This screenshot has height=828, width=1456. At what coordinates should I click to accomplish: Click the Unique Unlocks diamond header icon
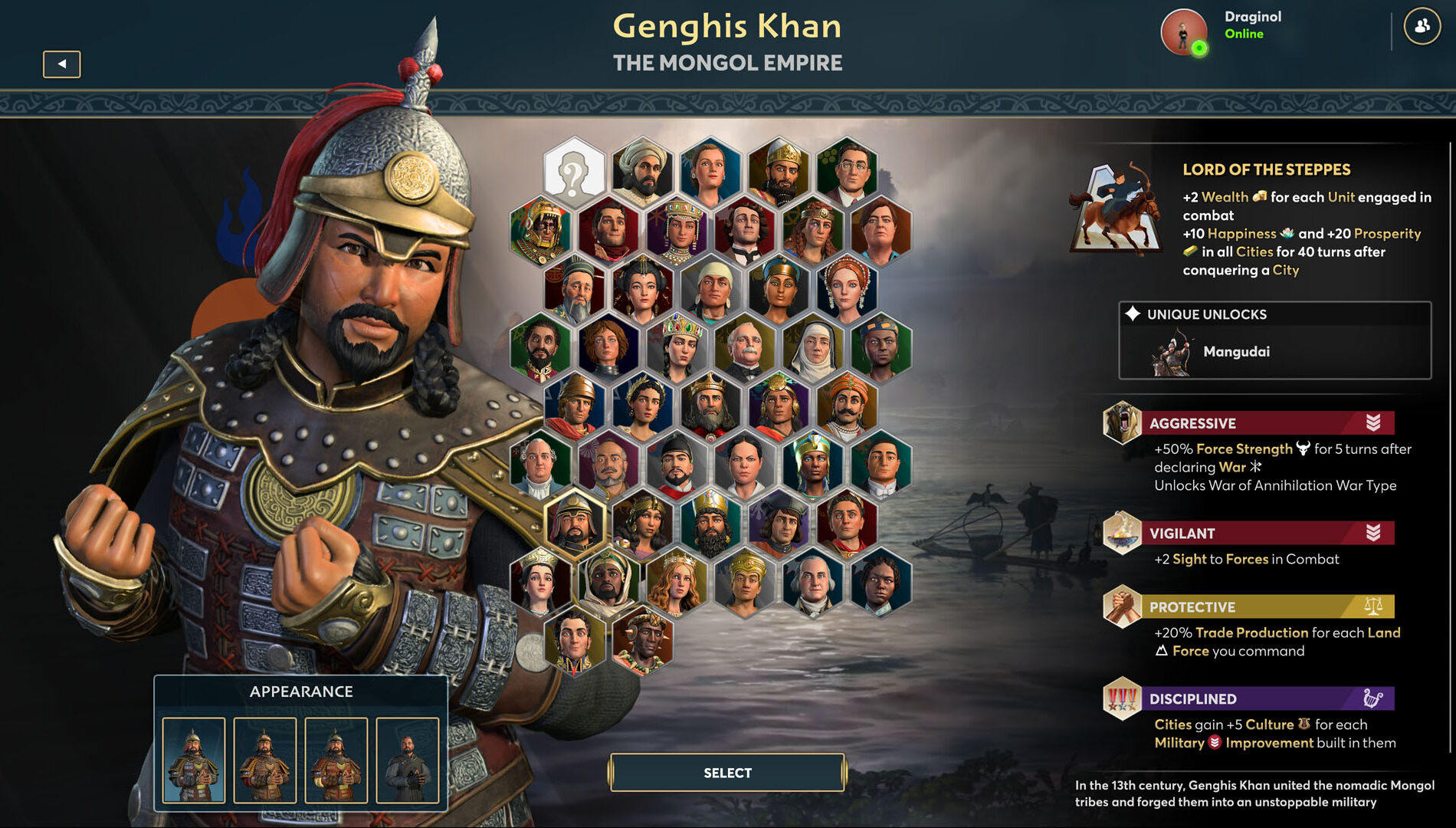[1132, 314]
